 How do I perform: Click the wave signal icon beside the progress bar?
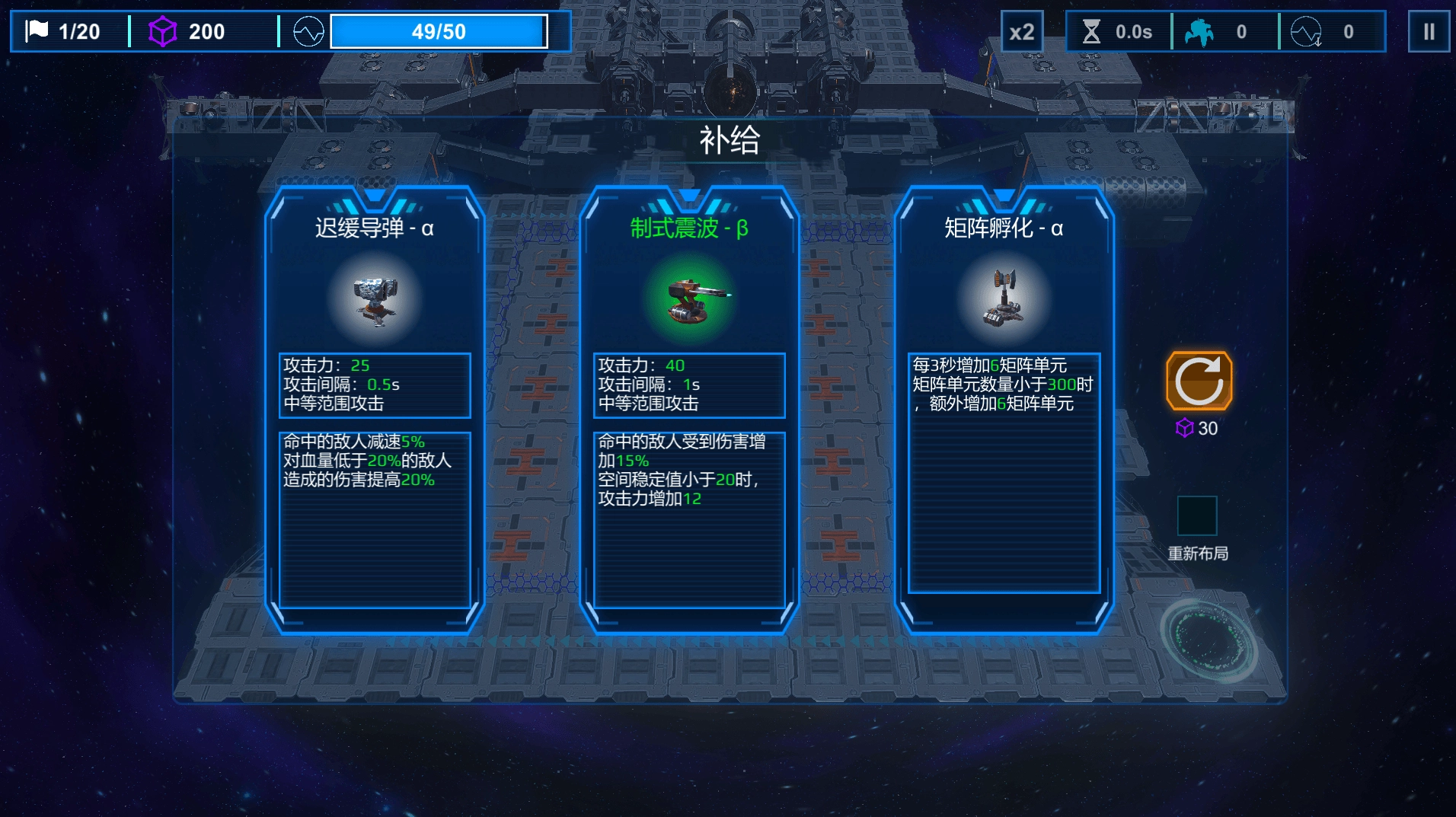coord(306,31)
